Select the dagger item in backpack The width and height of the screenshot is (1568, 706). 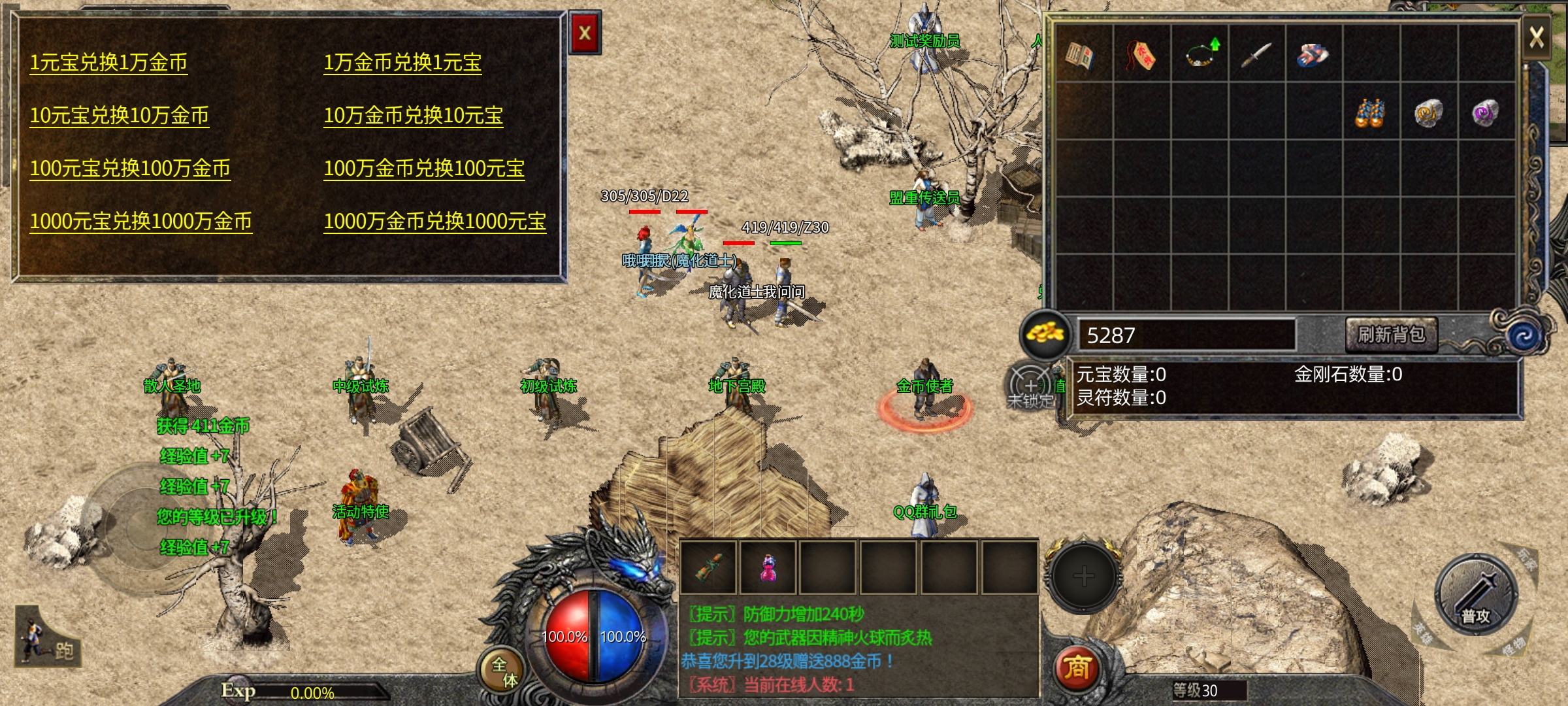[1256, 55]
